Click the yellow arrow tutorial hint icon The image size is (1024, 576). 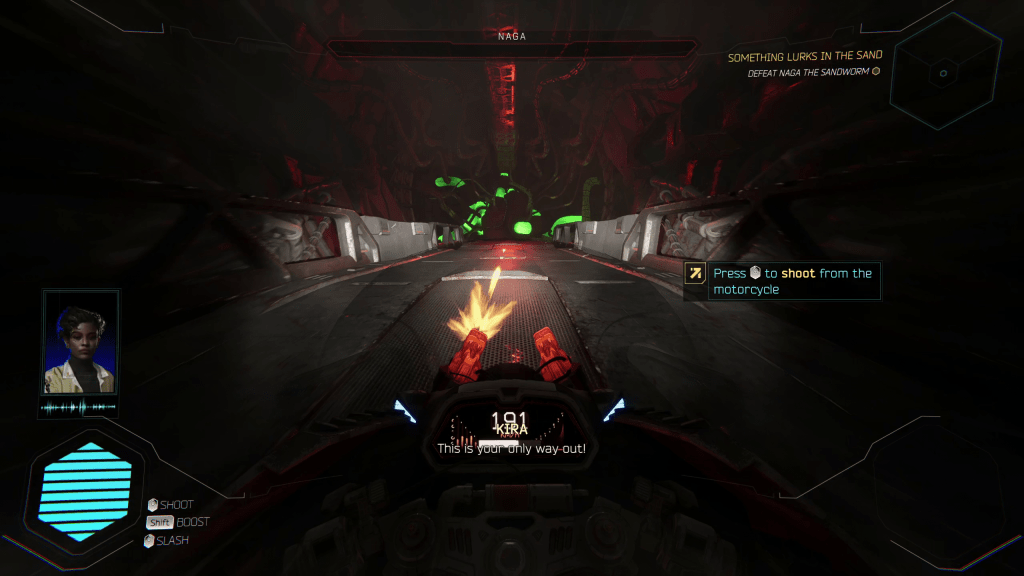pyautogui.click(x=697, y=273)
